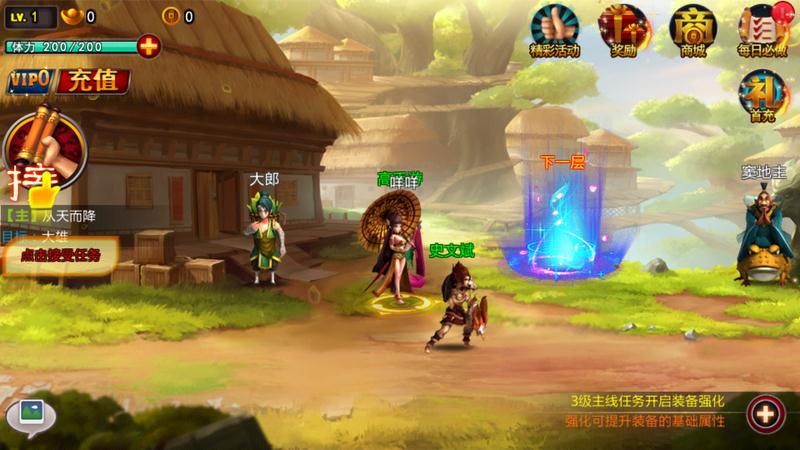
Task: Expand the red plus menu button
Action: click(x=765, y=412)
